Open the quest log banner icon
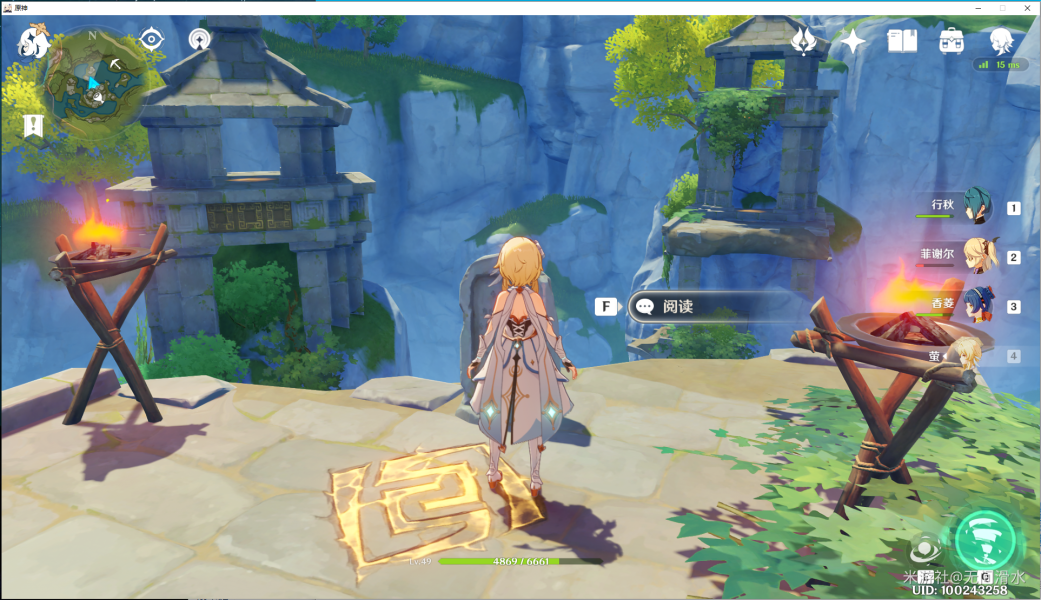Screen dimensions: 1041x600 coord(31,126)
